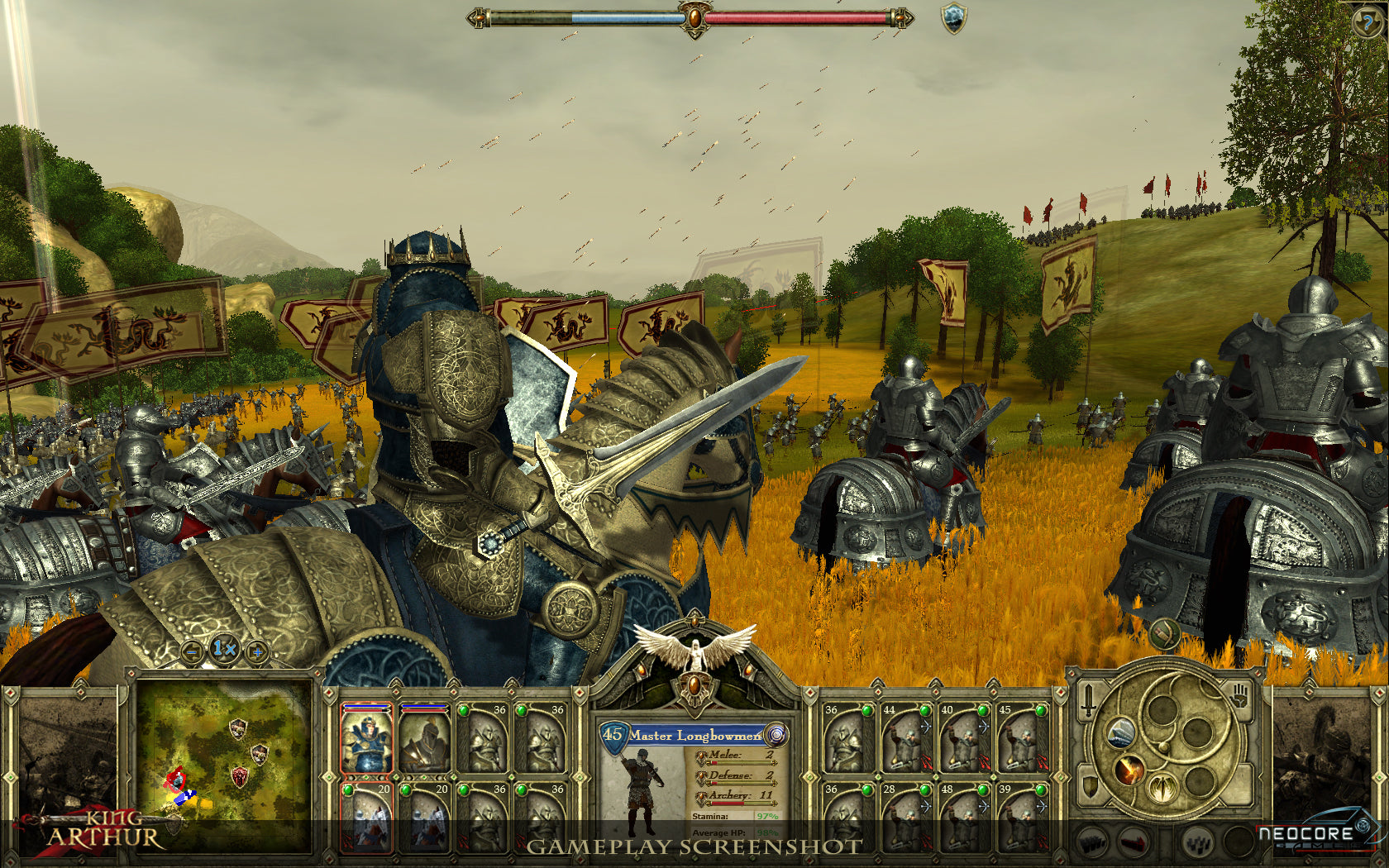Select the red shield marker on the minimap

pyautogui.click(x=240, y=777)
